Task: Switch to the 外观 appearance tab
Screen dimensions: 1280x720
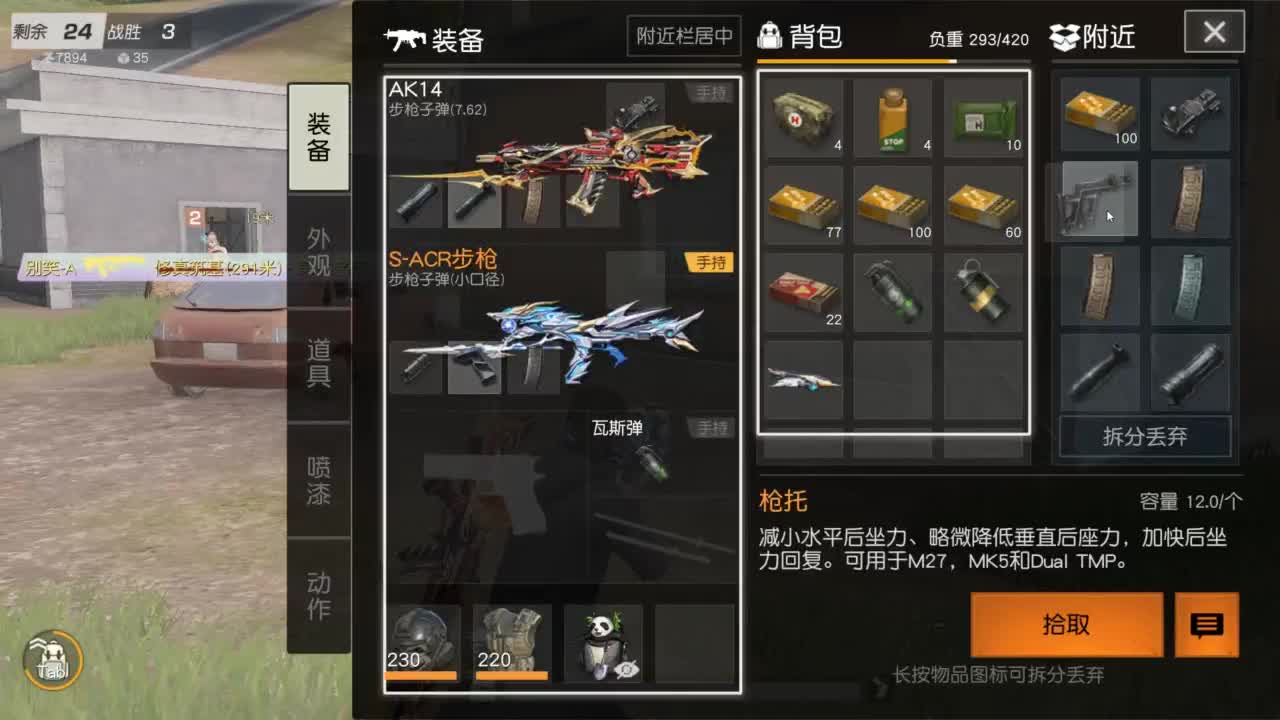Action: 318,253
